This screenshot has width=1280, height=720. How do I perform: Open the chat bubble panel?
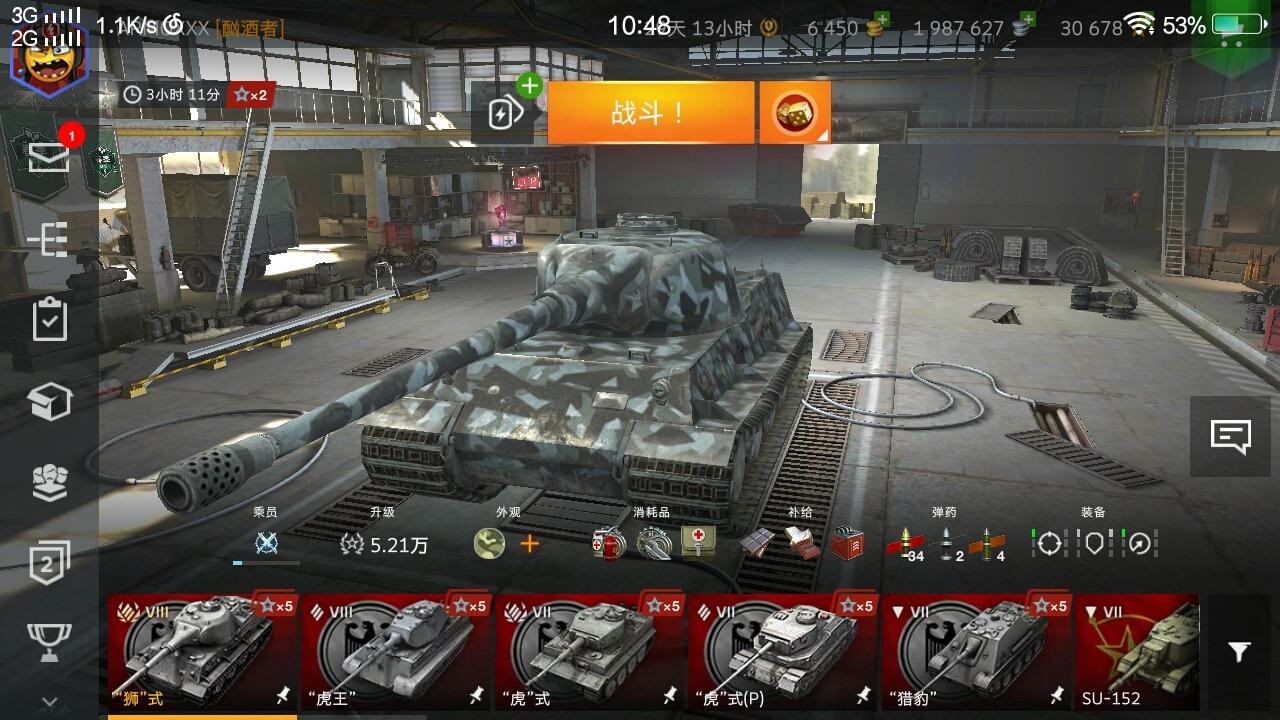(1232, 434)
